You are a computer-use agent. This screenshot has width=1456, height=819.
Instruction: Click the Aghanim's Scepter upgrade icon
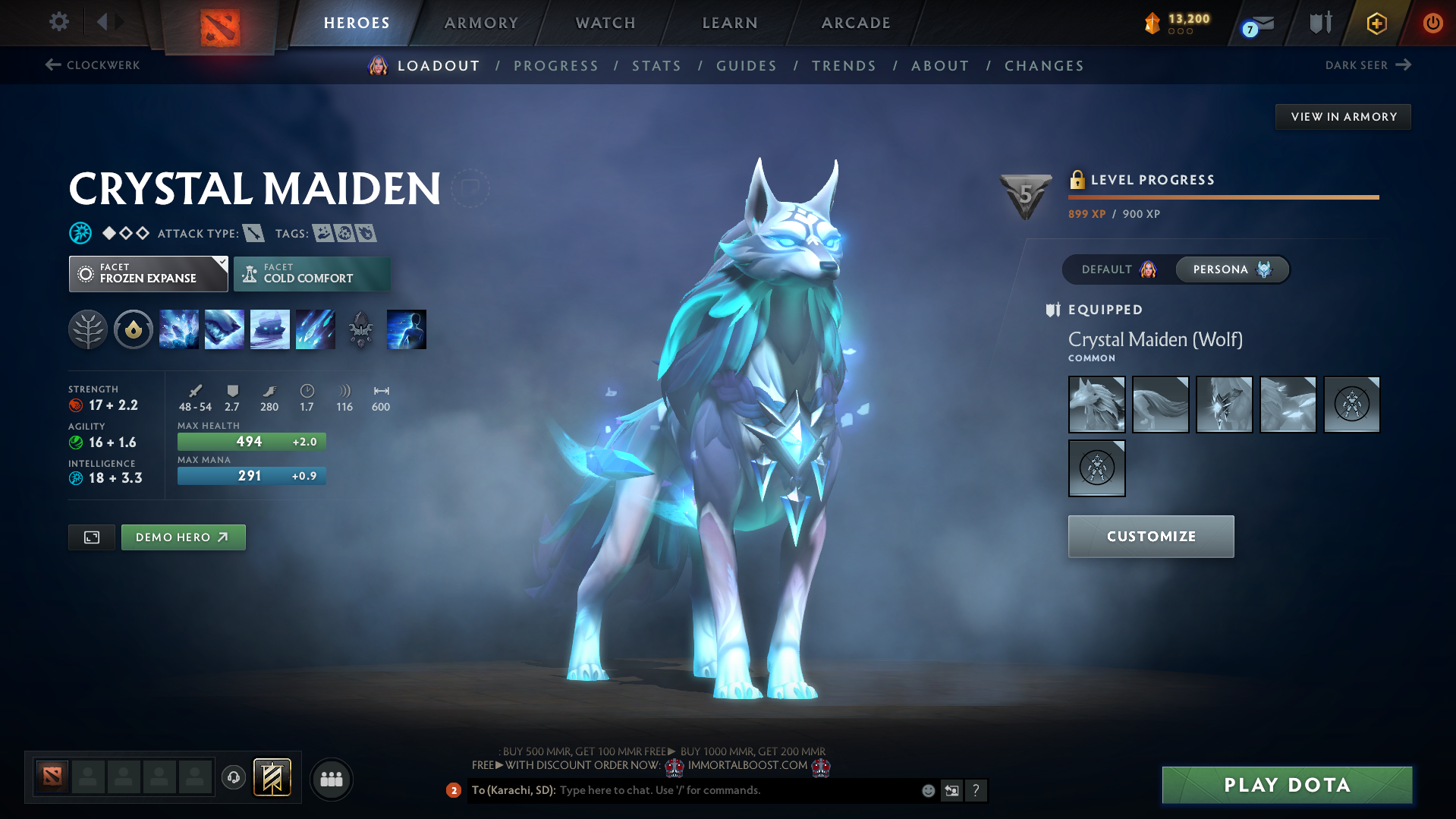tap(360, 329)
